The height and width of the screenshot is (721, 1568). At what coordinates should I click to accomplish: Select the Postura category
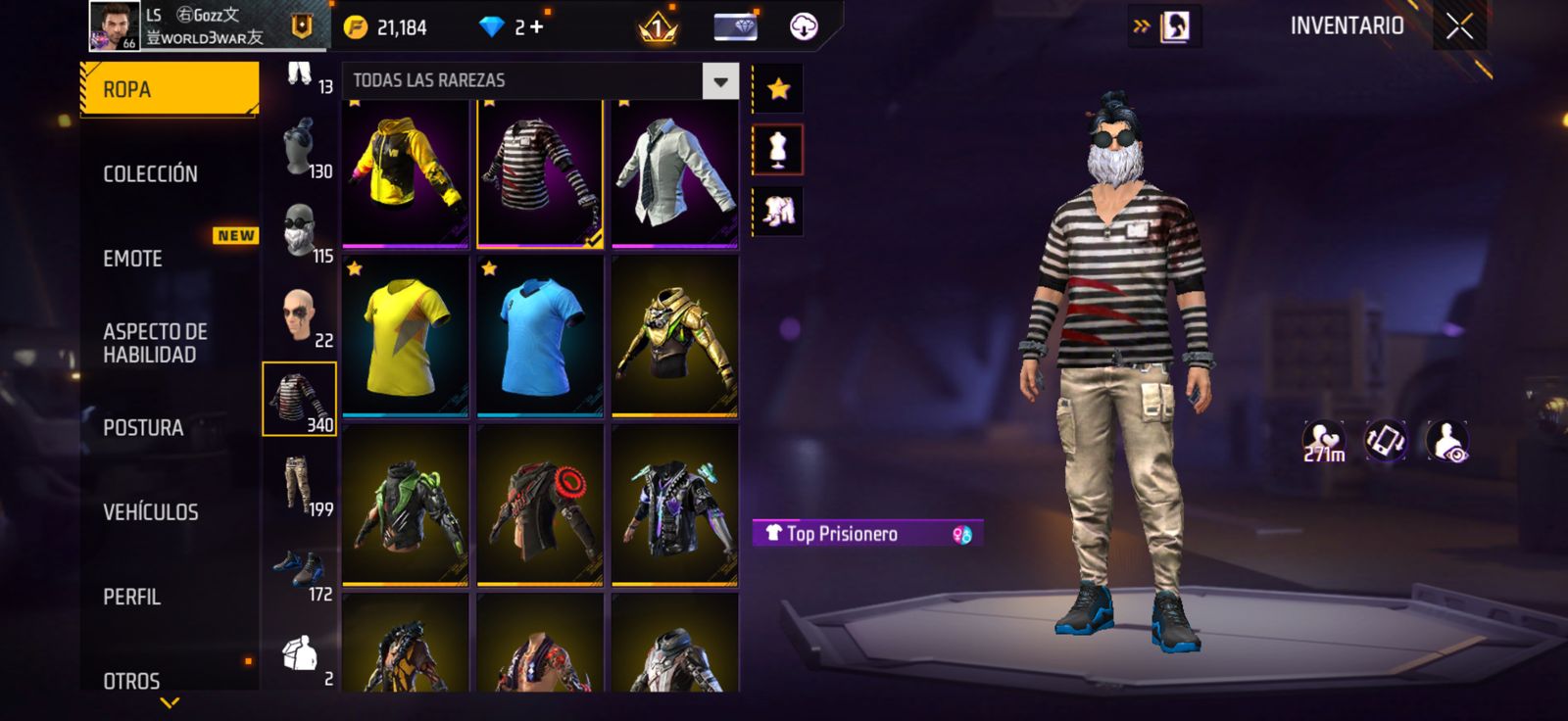[x=143, y=428]
